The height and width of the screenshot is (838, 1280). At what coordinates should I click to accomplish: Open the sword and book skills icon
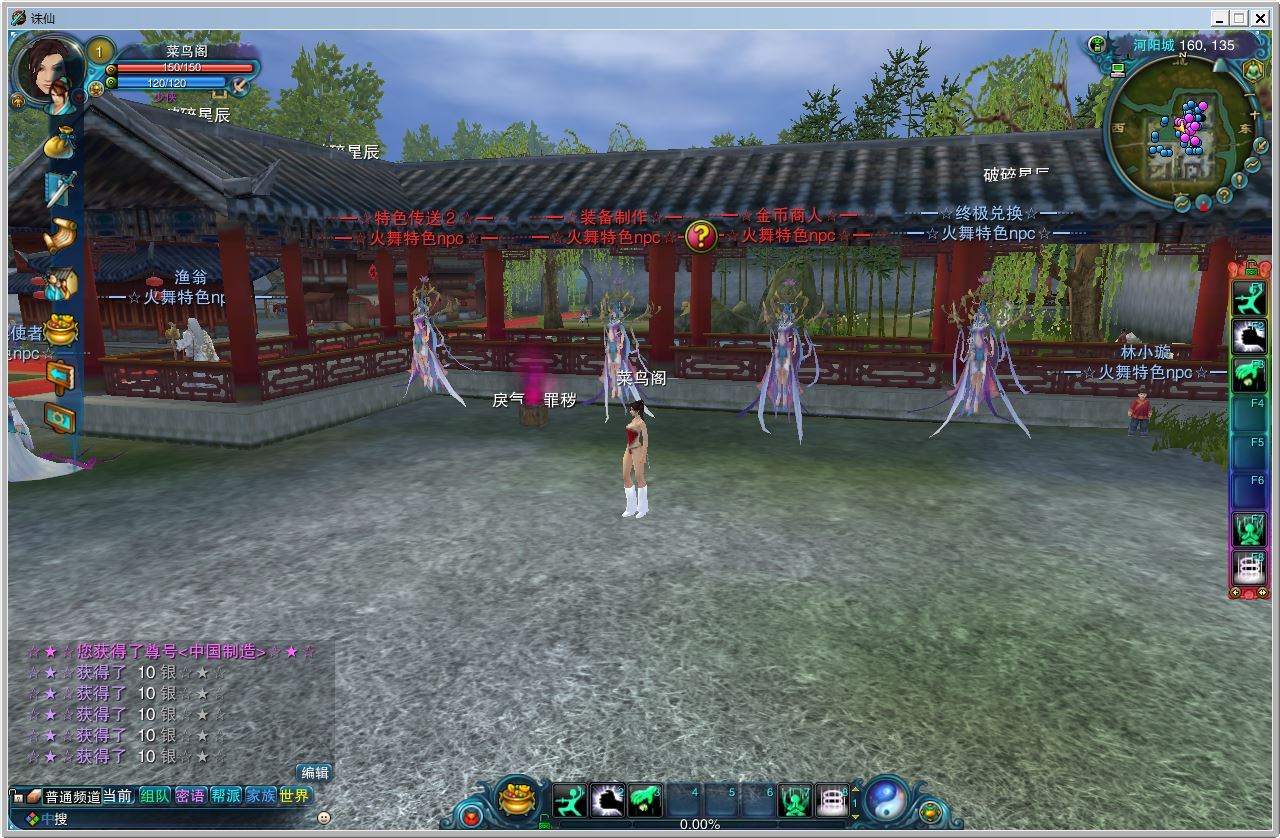tap(61, 188)
